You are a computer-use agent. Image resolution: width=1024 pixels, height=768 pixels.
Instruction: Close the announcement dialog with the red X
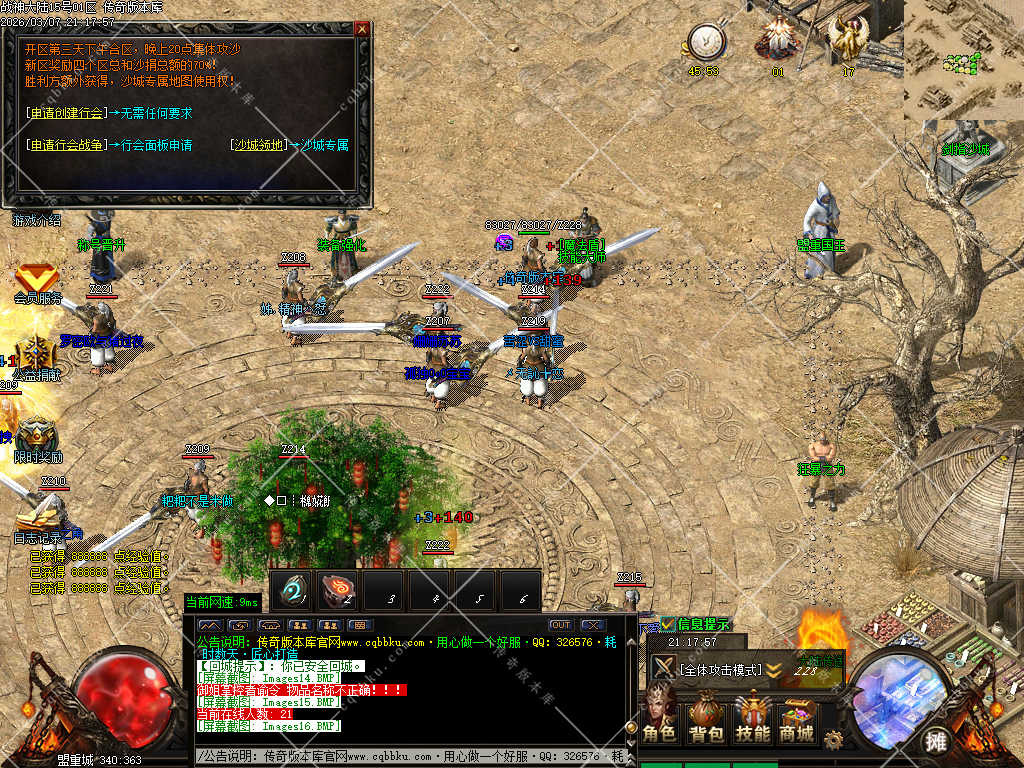362,29
